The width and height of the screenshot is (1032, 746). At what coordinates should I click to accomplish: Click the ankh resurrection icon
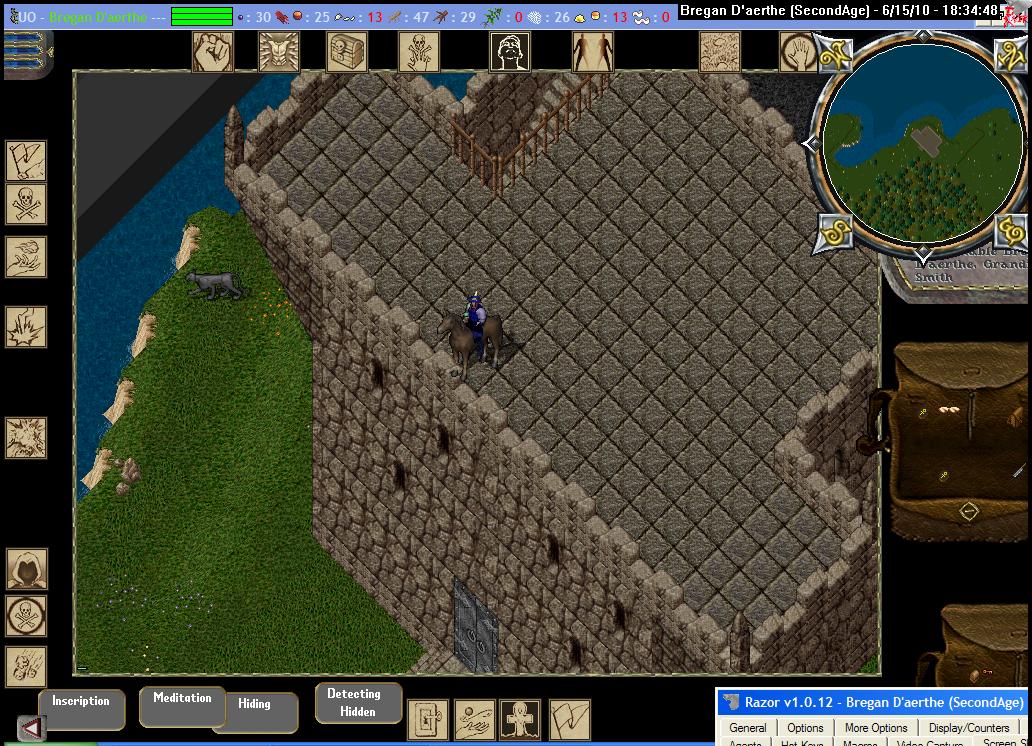coord(518,719)
